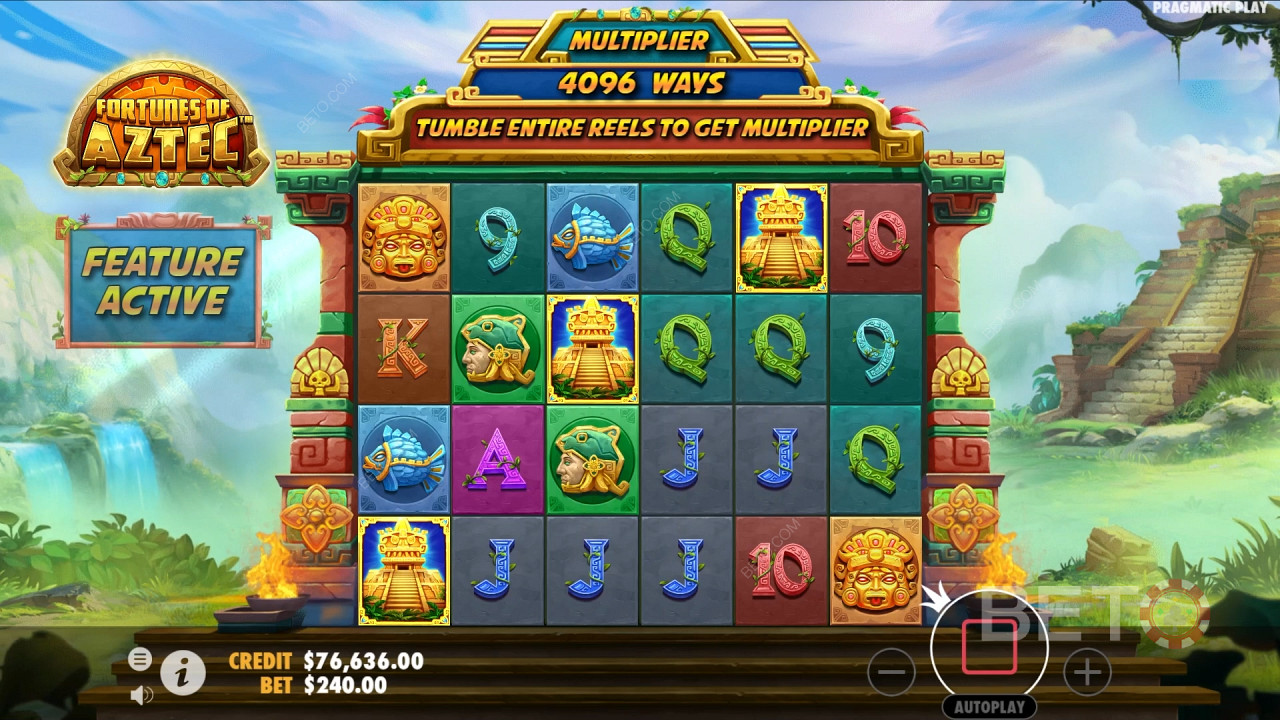Increase the bet with plus button
1280x720 pixels.
coord(1087,672)
